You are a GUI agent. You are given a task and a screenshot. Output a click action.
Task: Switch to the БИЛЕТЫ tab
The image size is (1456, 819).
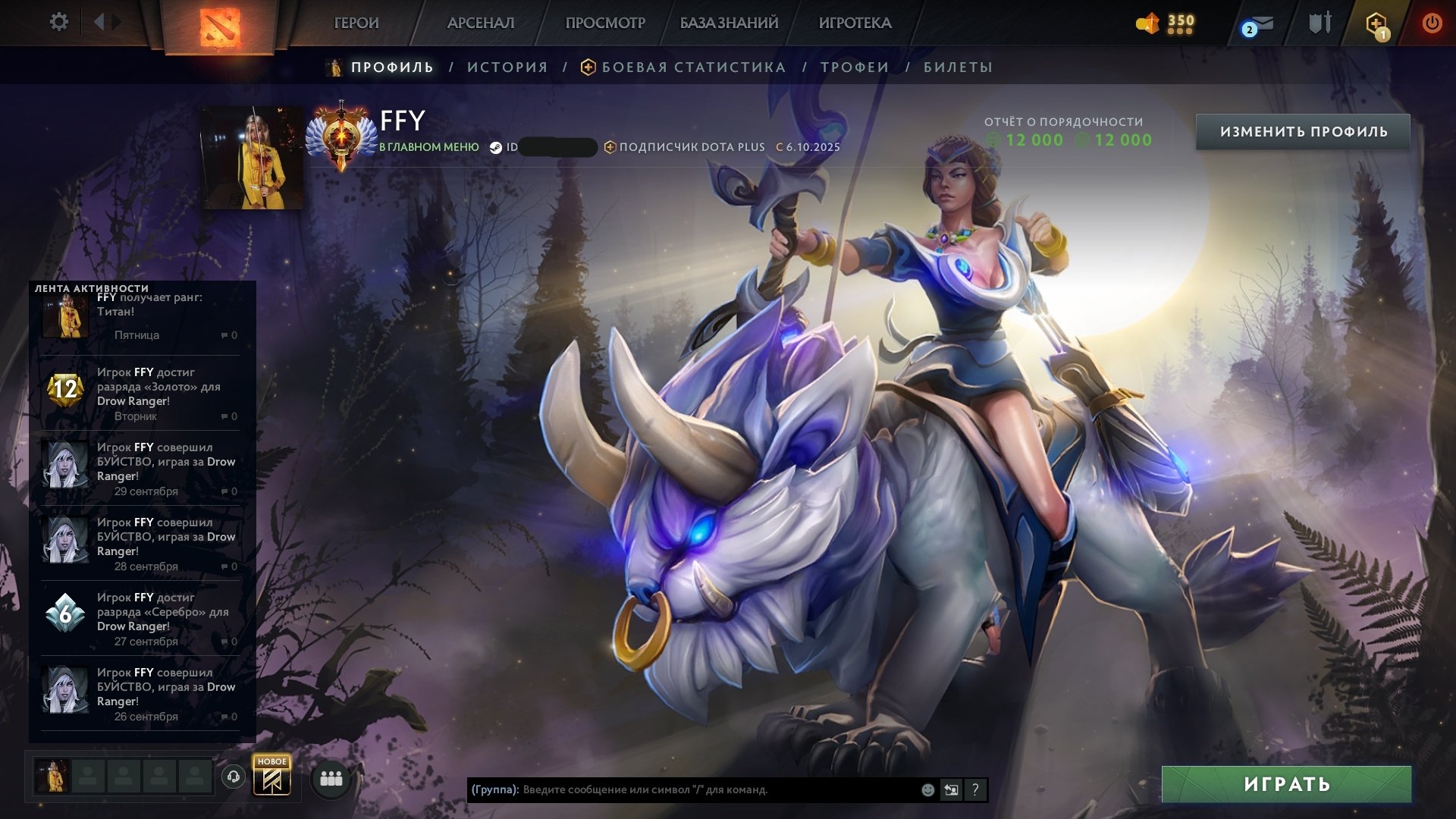pyautogui.click(x=958, y=67)
